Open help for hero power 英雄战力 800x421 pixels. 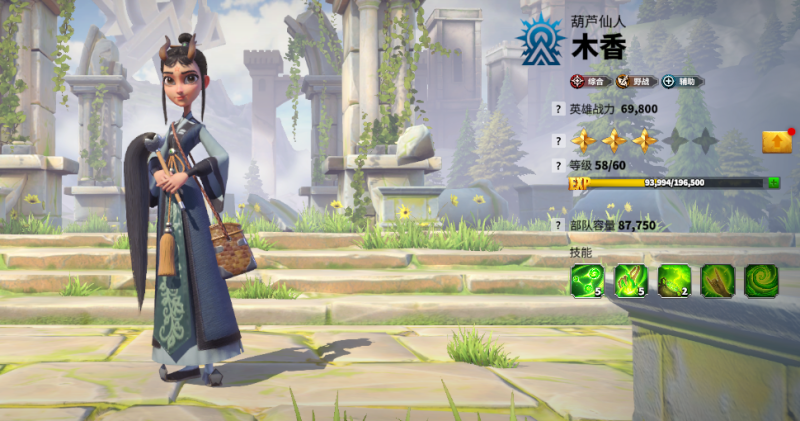point(558,109)
